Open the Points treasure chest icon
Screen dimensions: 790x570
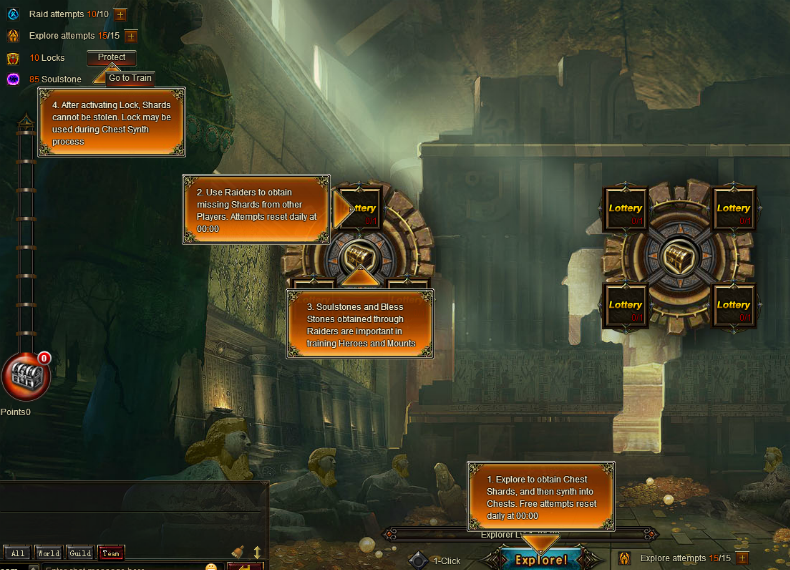[x=22, y=377]
